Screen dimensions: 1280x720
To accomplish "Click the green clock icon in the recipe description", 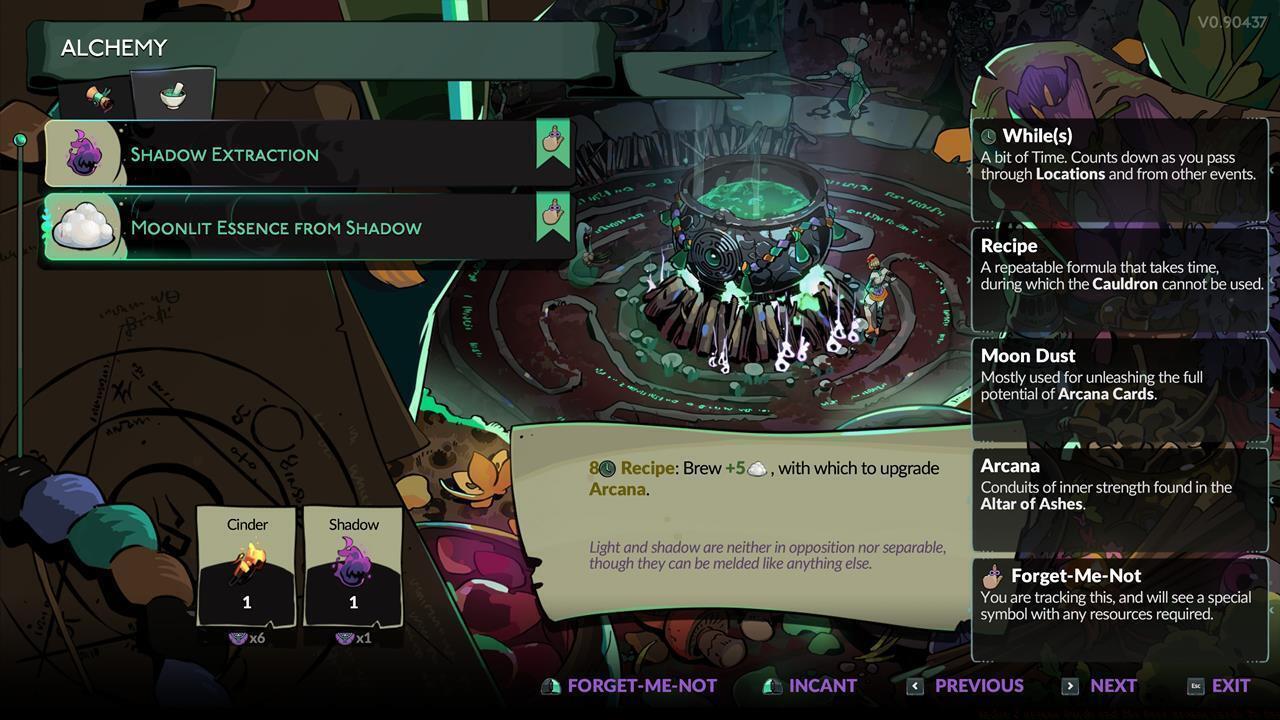I will click(x=608, y=467).
